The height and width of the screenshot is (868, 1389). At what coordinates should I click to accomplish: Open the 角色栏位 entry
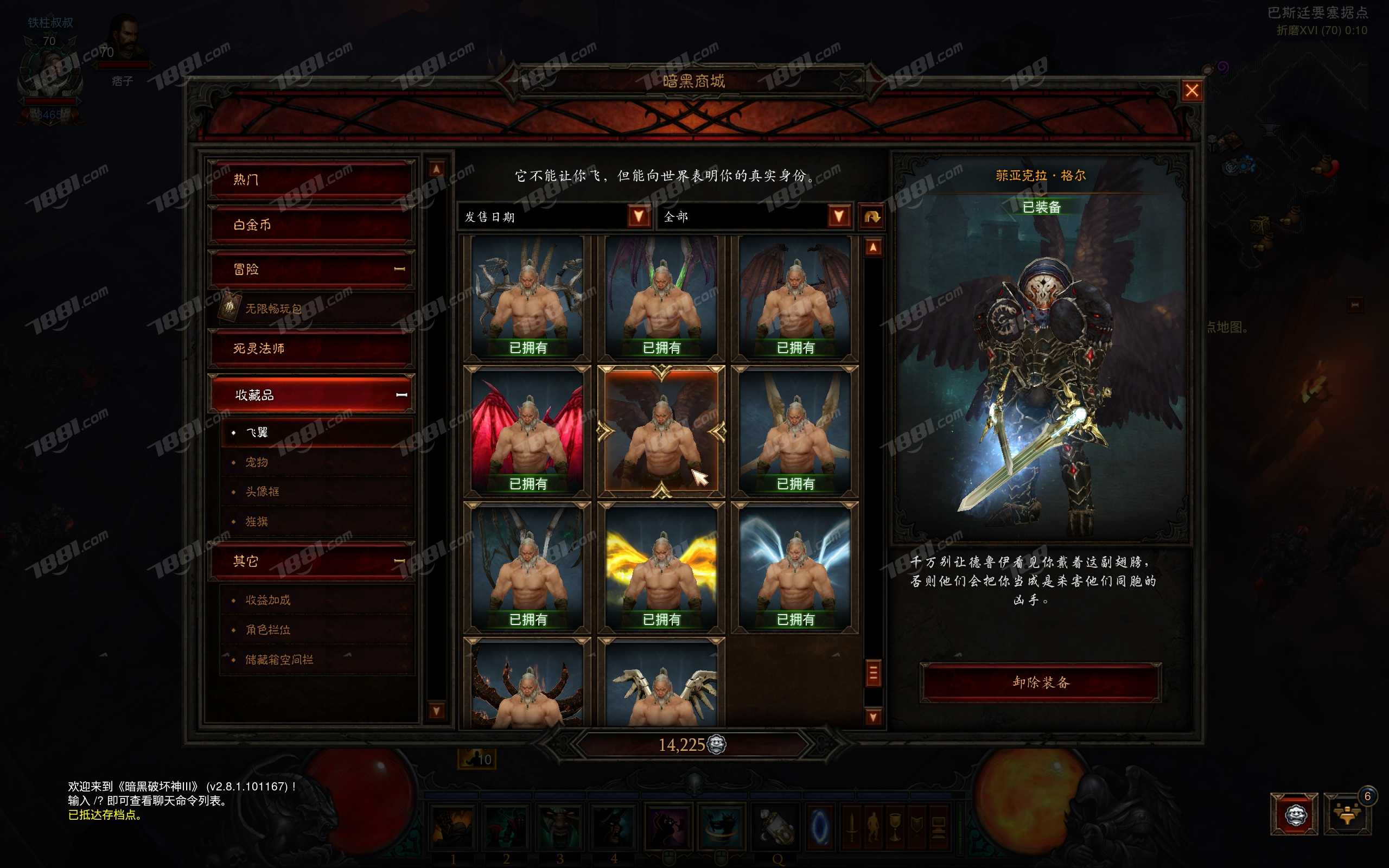click(x=268, y=630)
